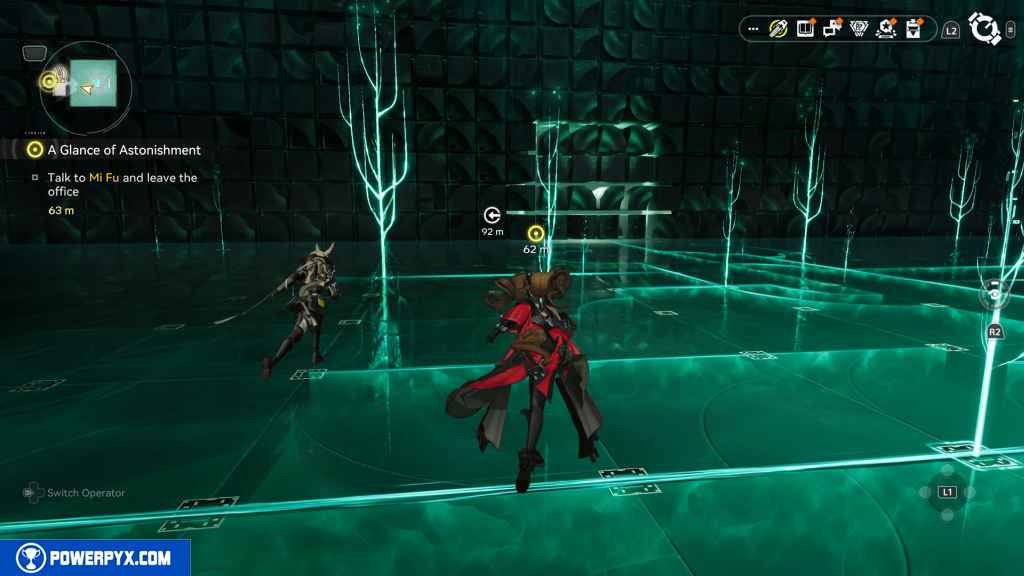Click the PowerPyx.com watermark logo
1024x576 pixels.
(95, 557)
